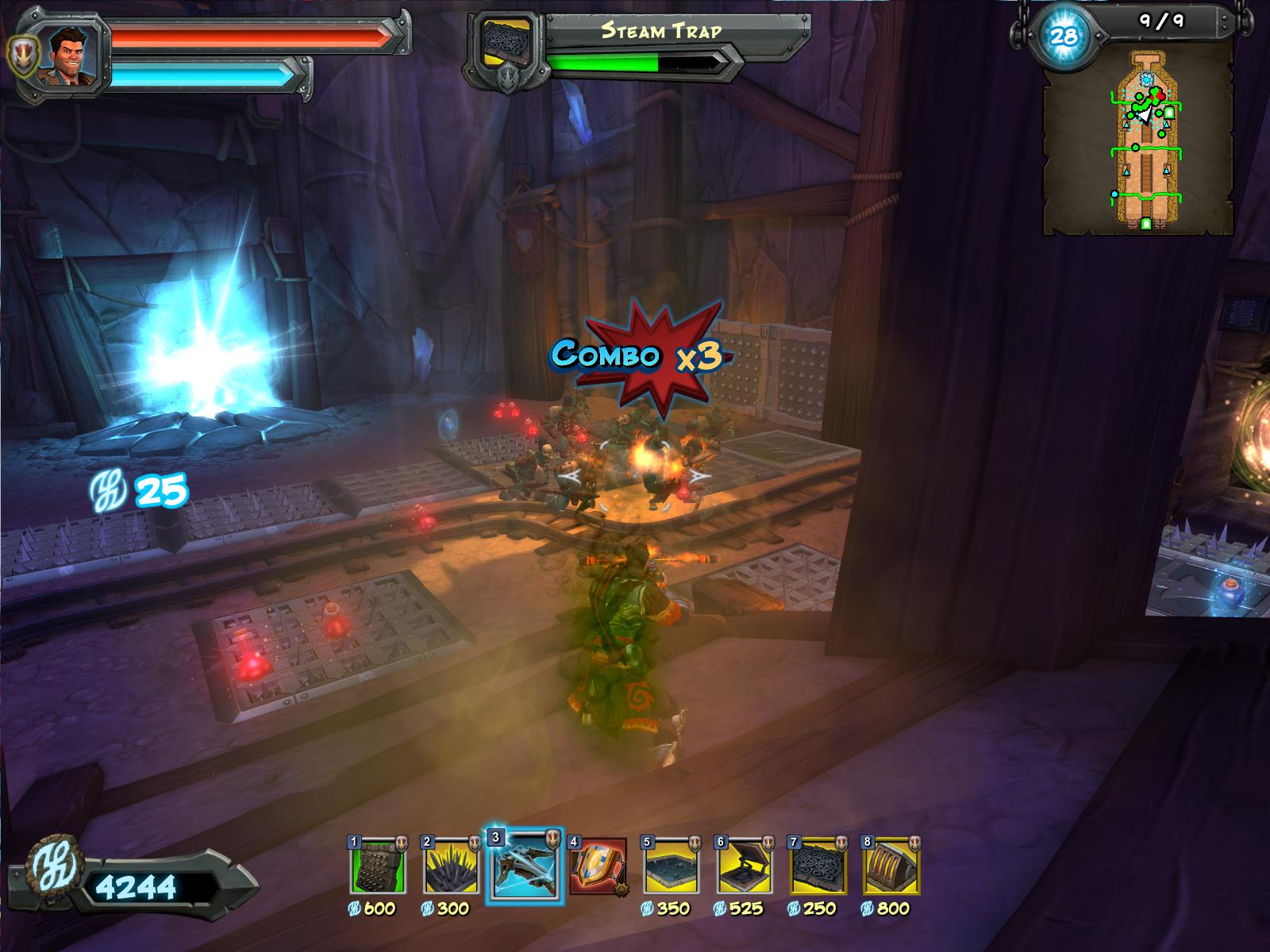Choose the Steam Trap in slot 7
Screen dimensions: 1270x952
point(817,866)
